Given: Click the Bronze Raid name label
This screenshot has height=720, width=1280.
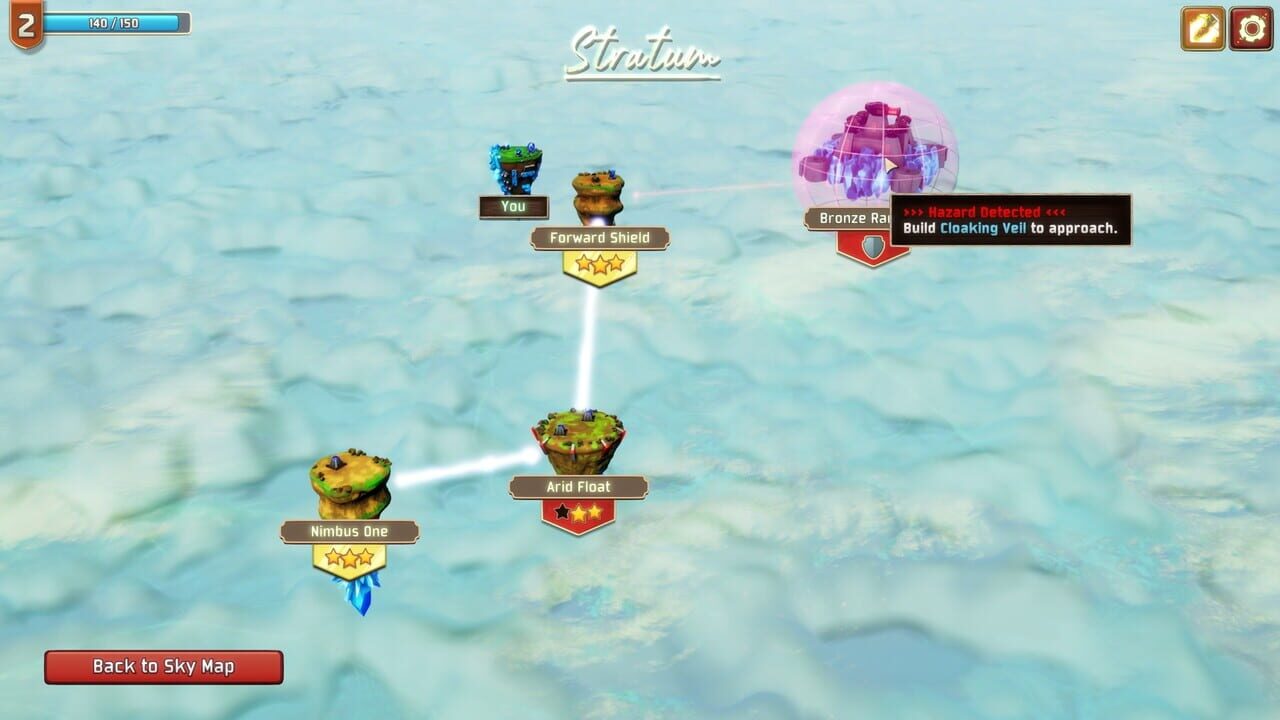Looking at the screenshot, I should [855, 218].
